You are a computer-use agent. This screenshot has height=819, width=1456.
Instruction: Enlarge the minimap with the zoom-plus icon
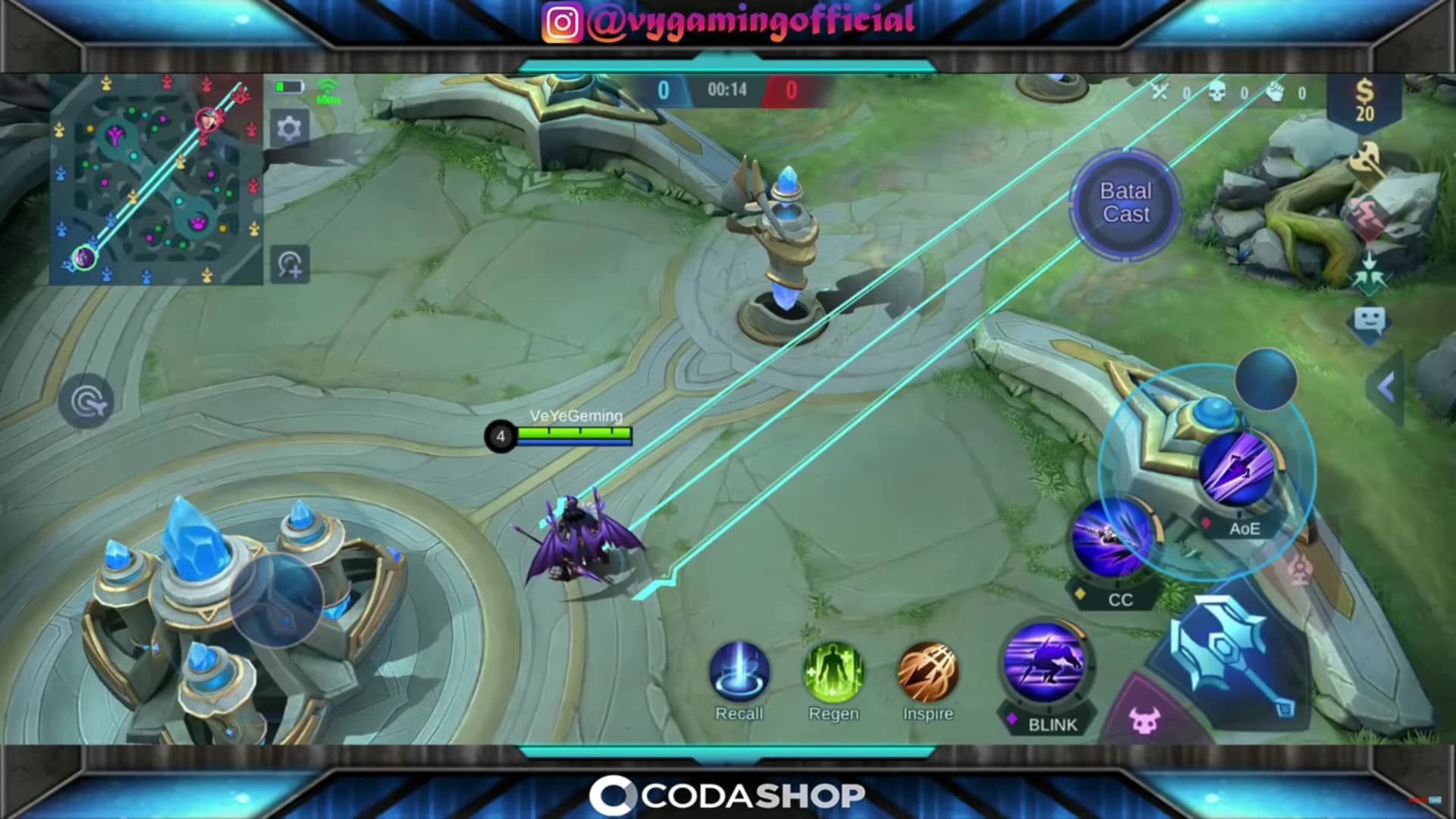(290, 264)
